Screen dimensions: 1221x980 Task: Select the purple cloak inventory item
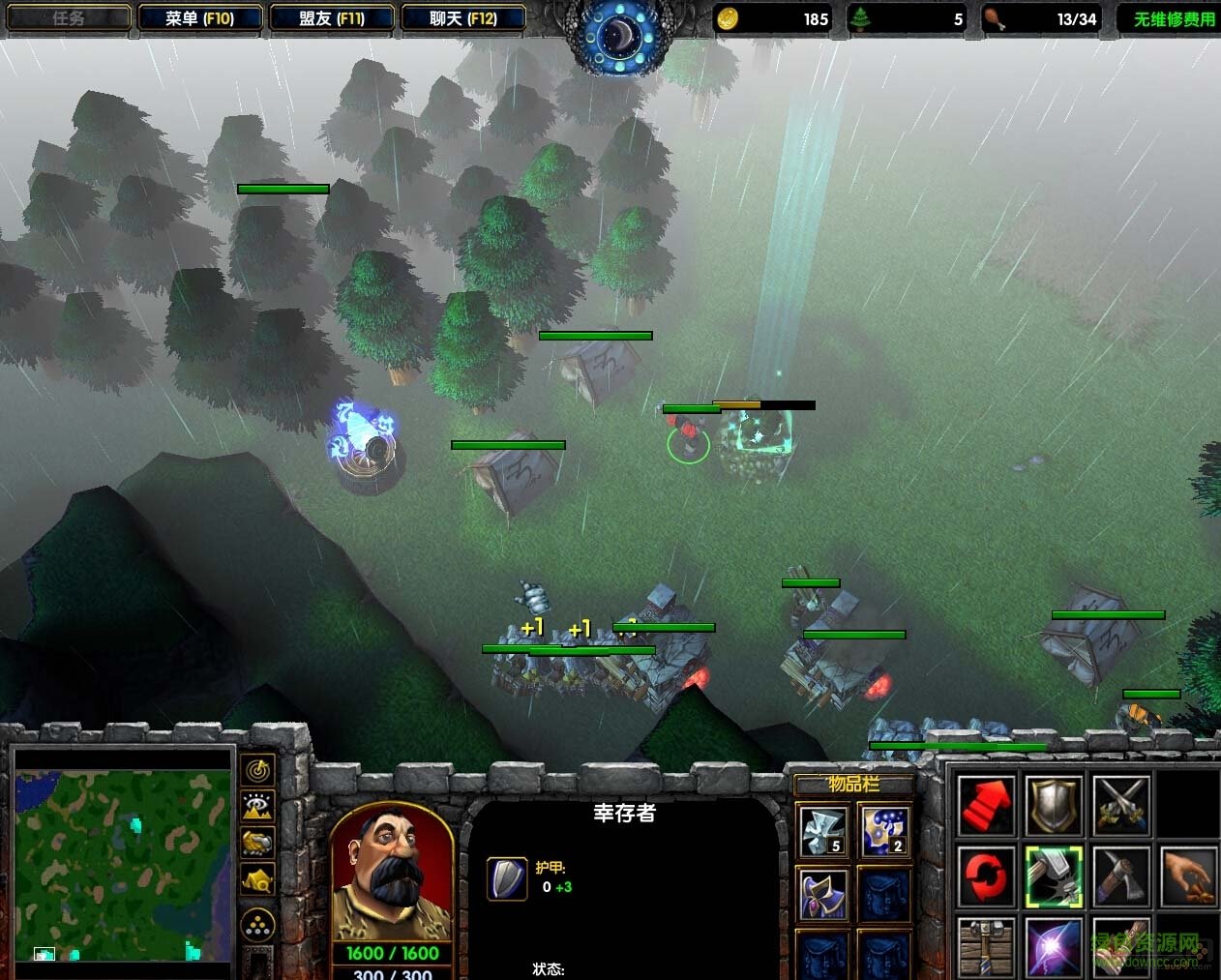tap(823, 893)
